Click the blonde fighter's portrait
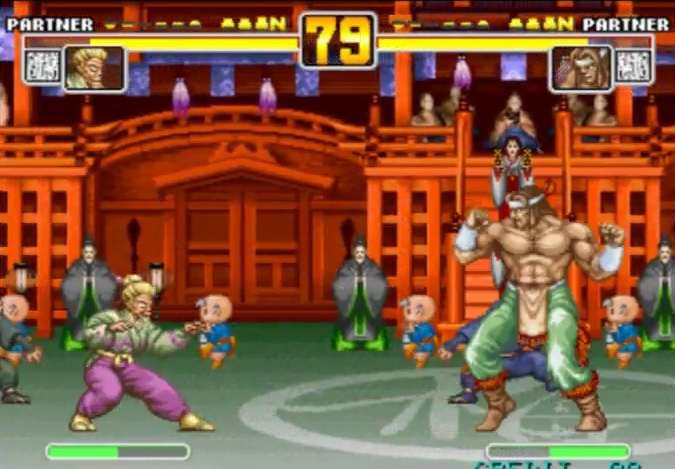 (x=94, y=68)
